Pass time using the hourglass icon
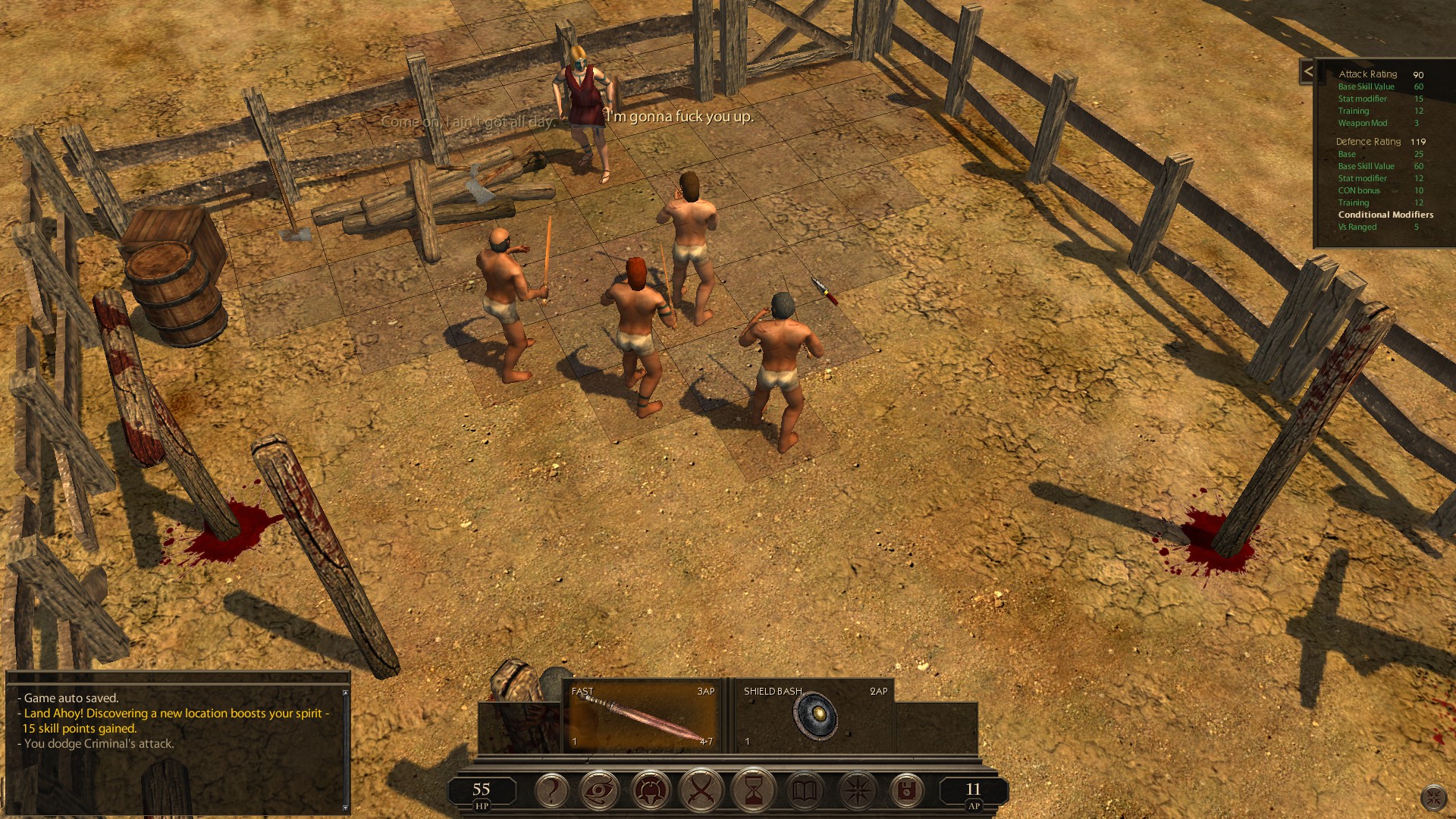Screen dimensions: 1456x819 point(753,791)
